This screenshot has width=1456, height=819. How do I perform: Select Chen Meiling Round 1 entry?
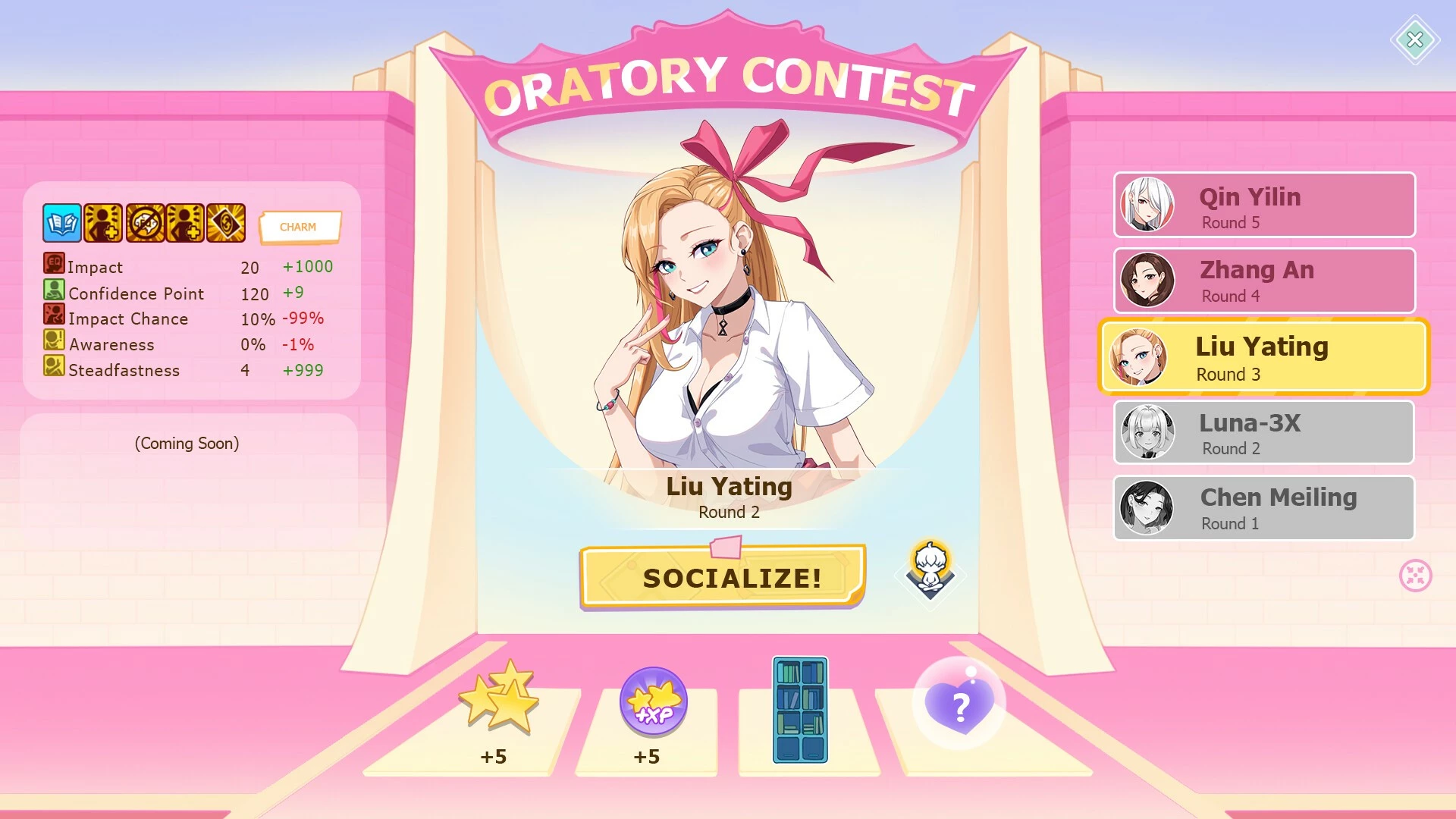pyautogui.click(x=1264, y=508)
